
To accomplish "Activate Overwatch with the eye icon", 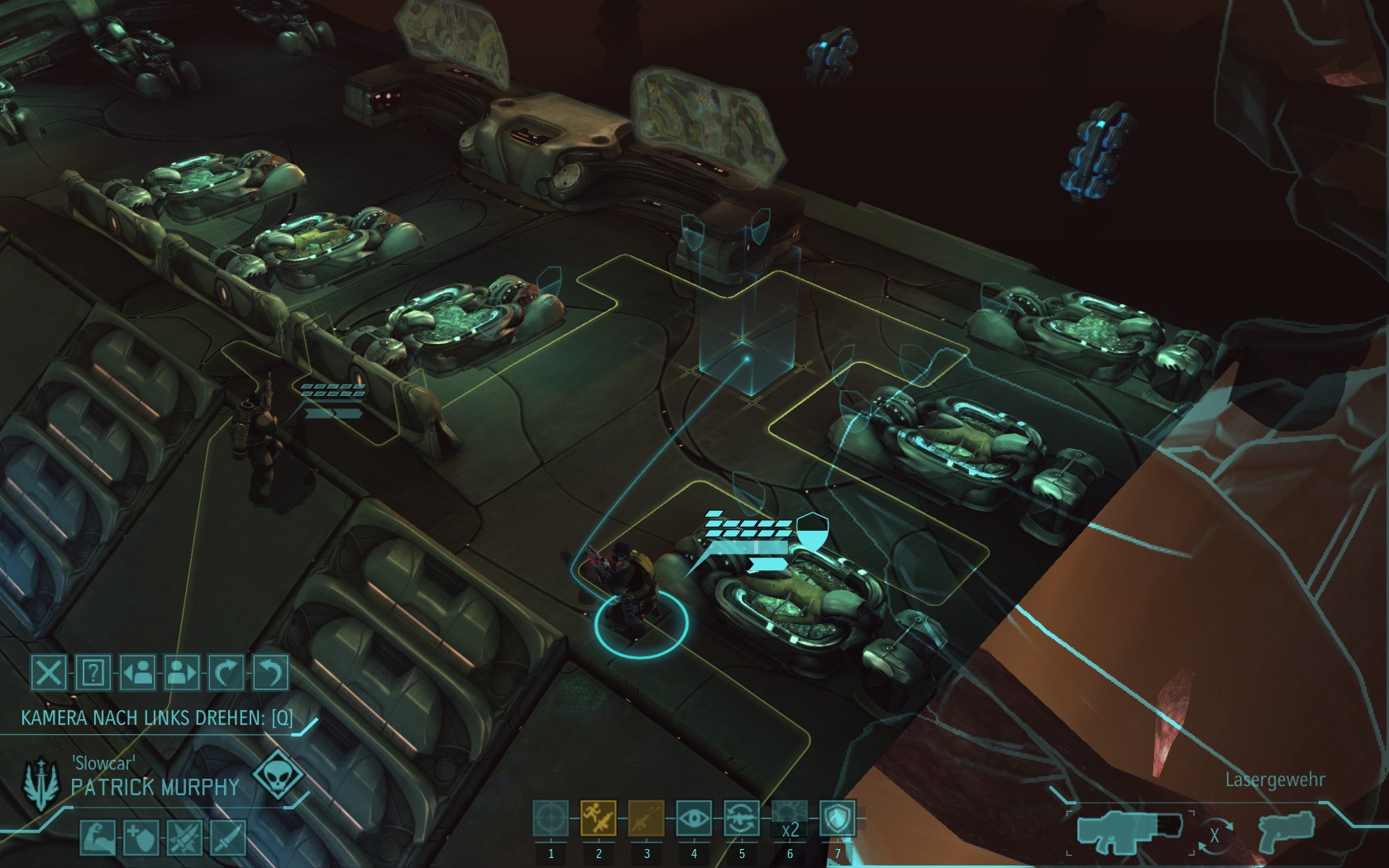I will coord(694,819).
